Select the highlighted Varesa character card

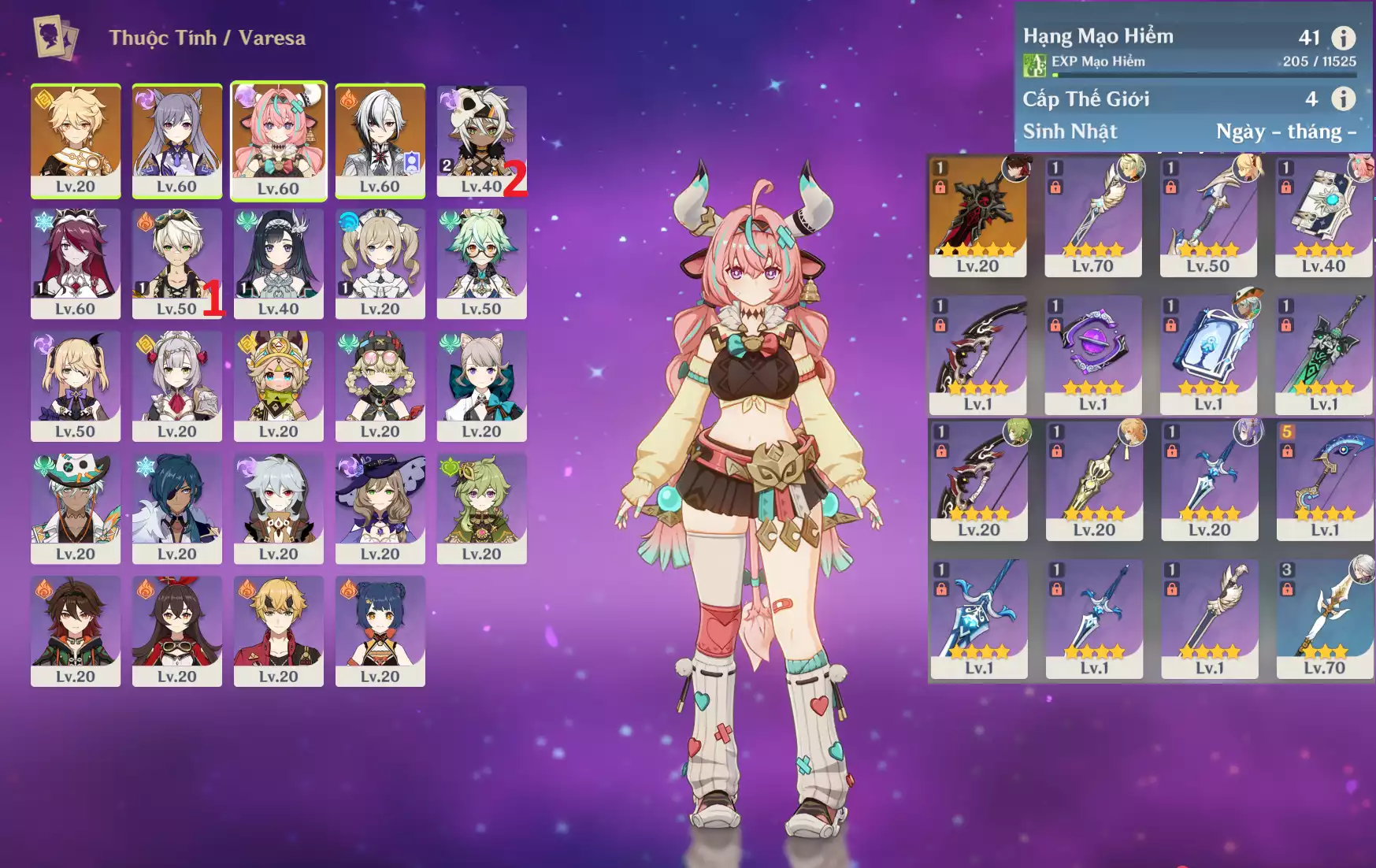[x=278, y=140]
